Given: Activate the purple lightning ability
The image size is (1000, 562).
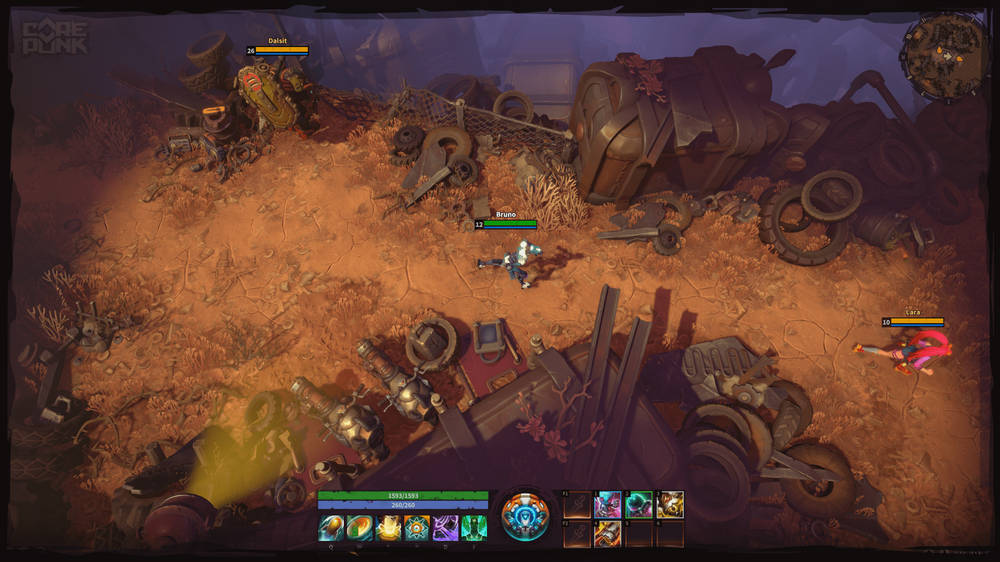Looking at the screenshot, I should [x=445, y=528].
